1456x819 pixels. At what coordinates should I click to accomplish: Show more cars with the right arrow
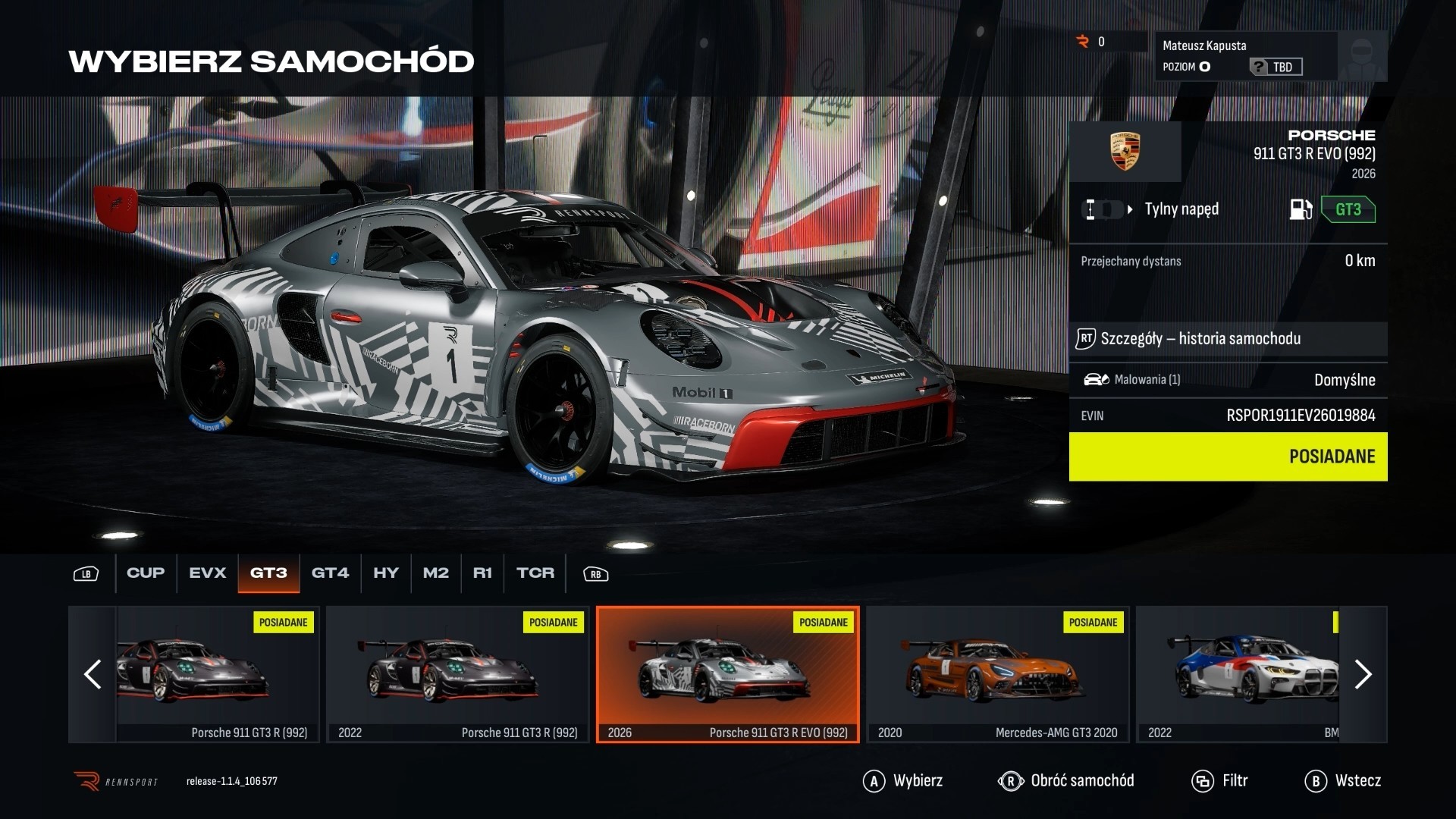(x=1363, y=674)
